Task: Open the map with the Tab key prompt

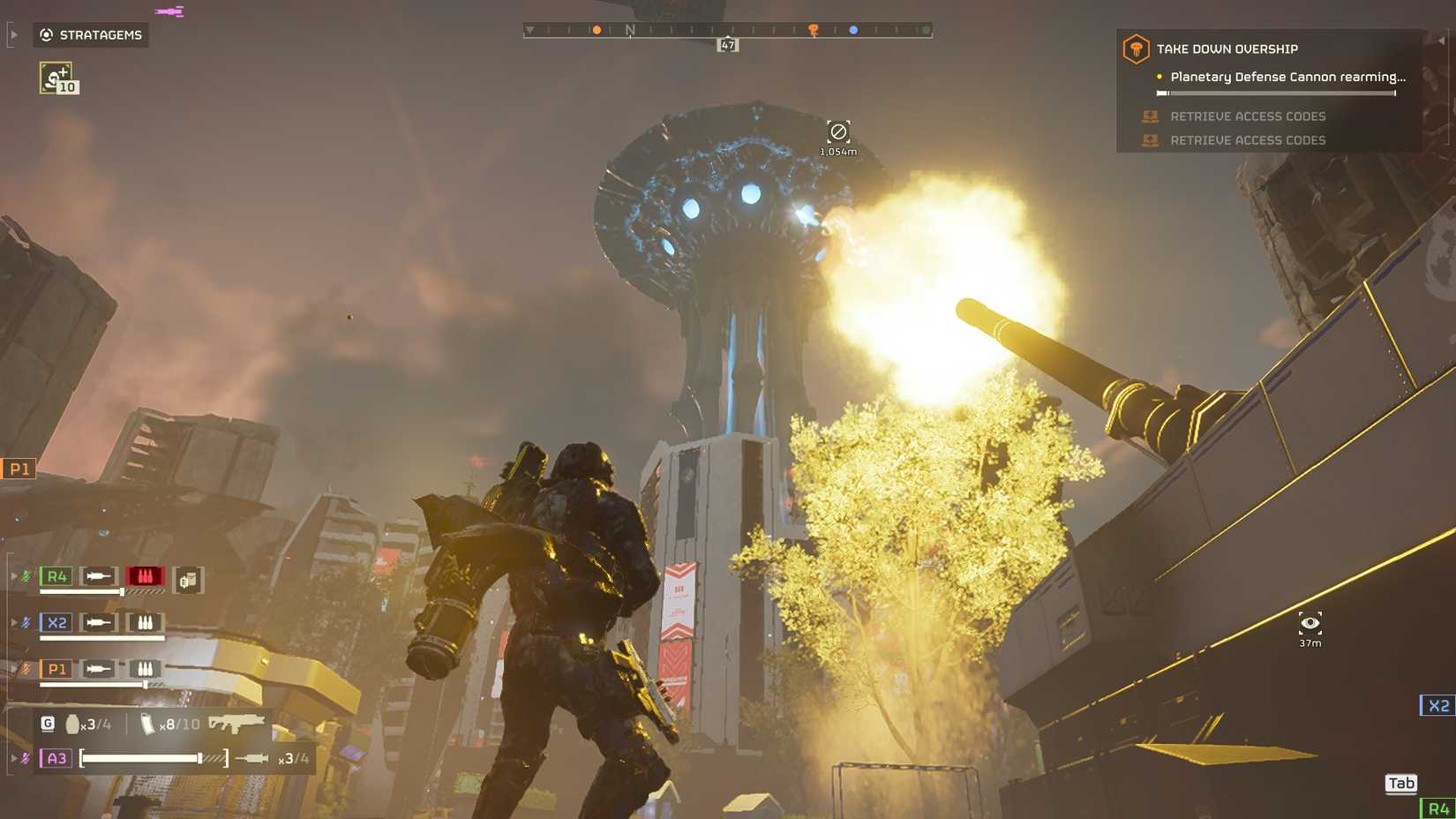Action: (x=1400, y=783)
